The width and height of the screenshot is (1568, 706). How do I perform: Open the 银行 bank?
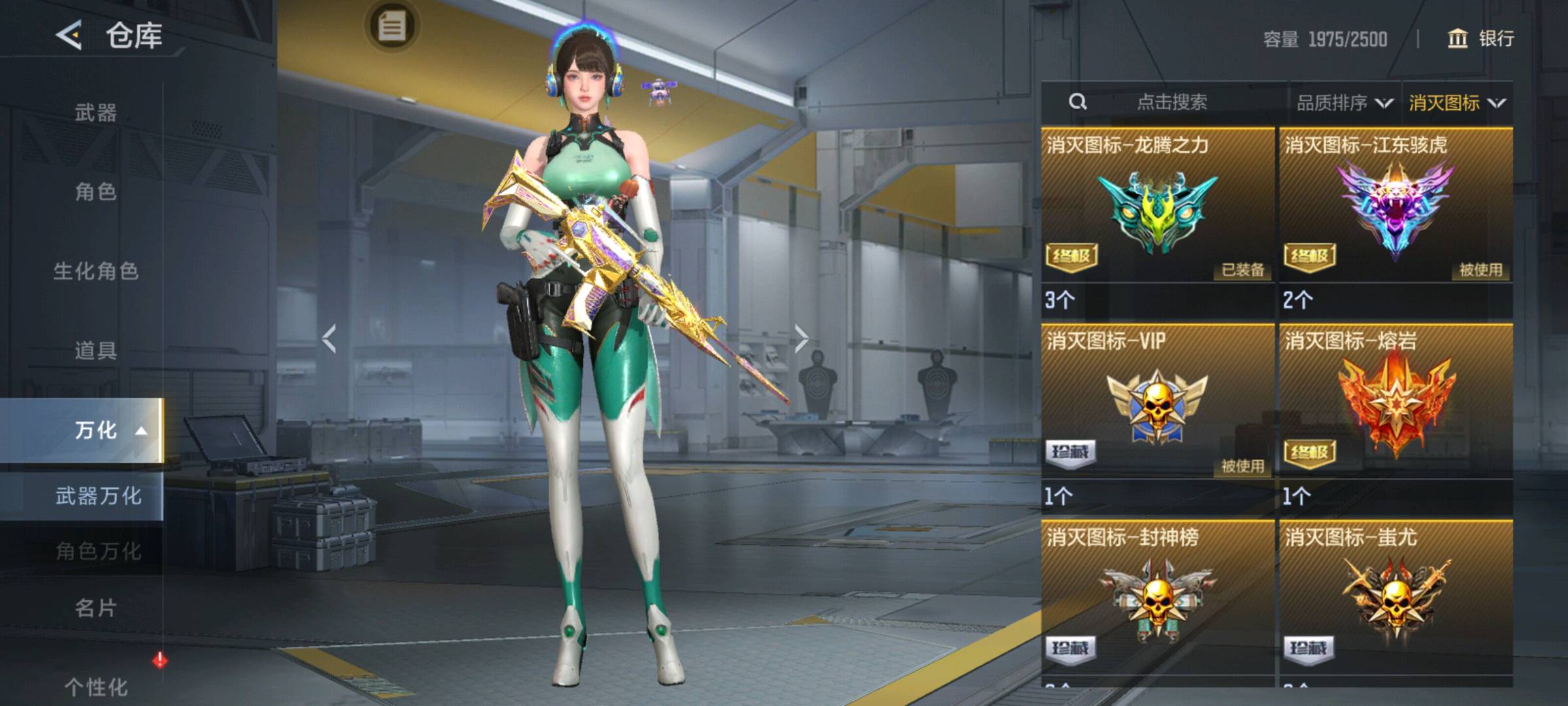(x=1481, y=39)
